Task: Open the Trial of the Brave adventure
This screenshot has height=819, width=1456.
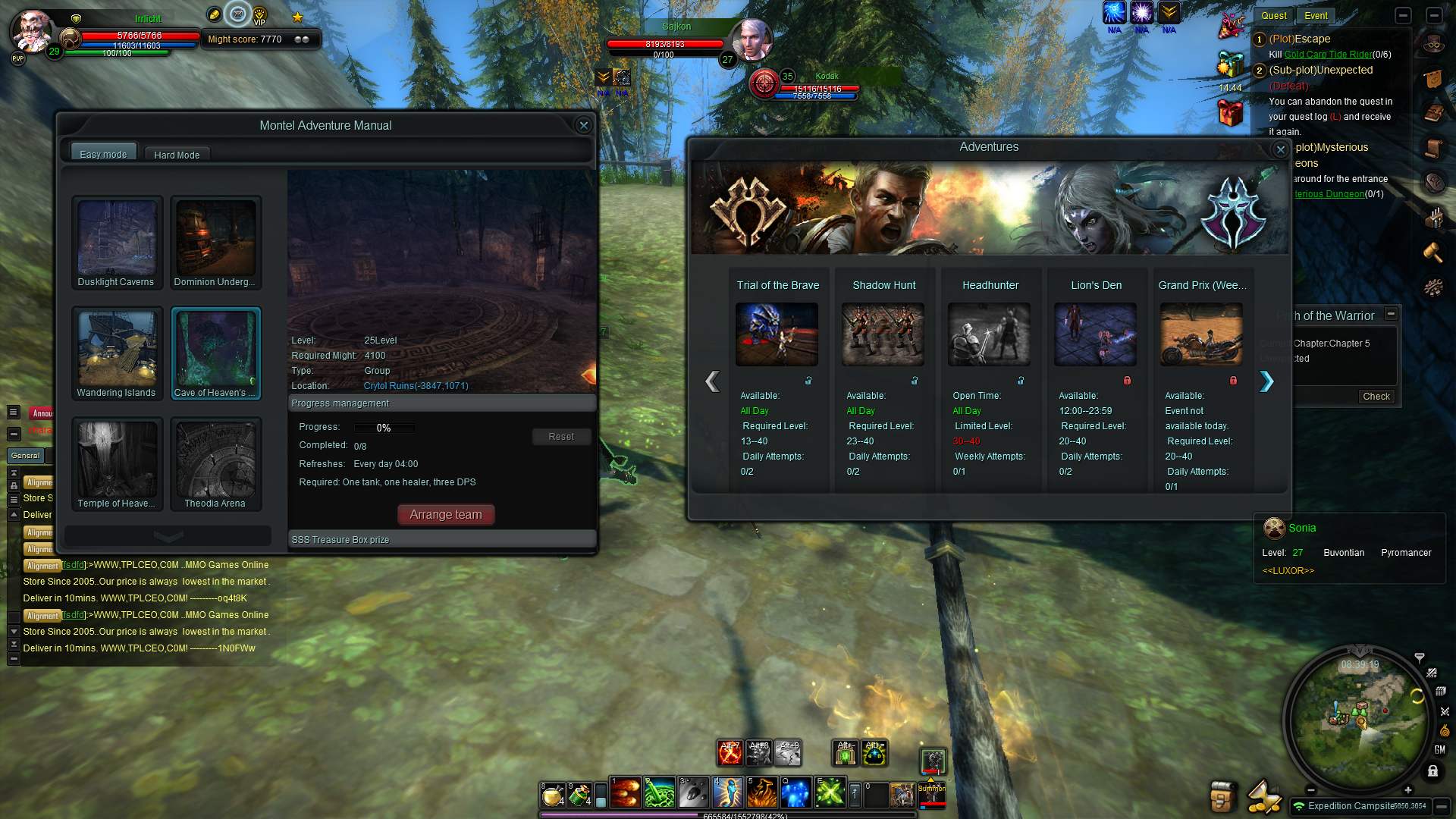Action: [777, 334]
